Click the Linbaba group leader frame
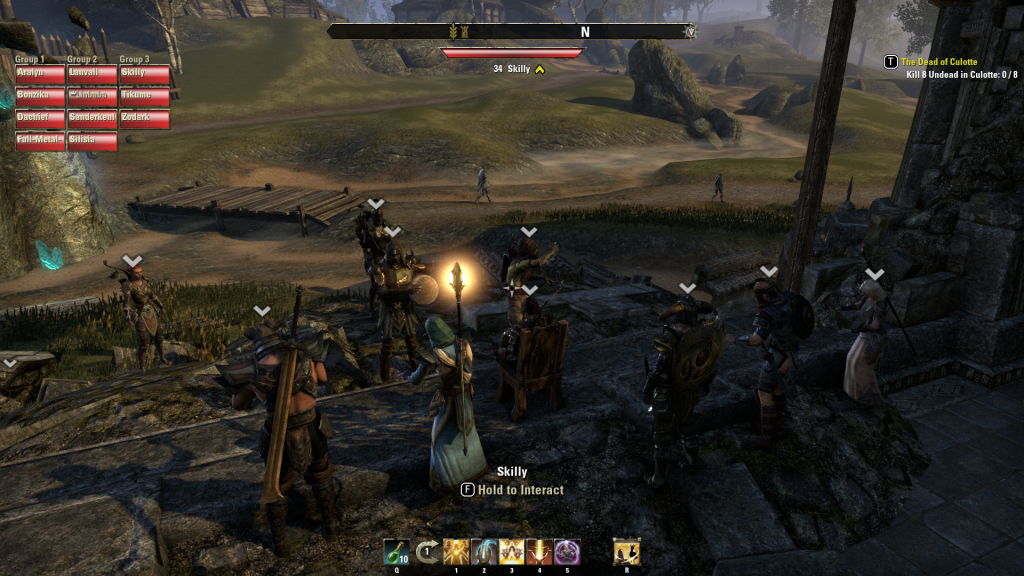This screenshot has width=1024, height=576. [x=92, y=96]
